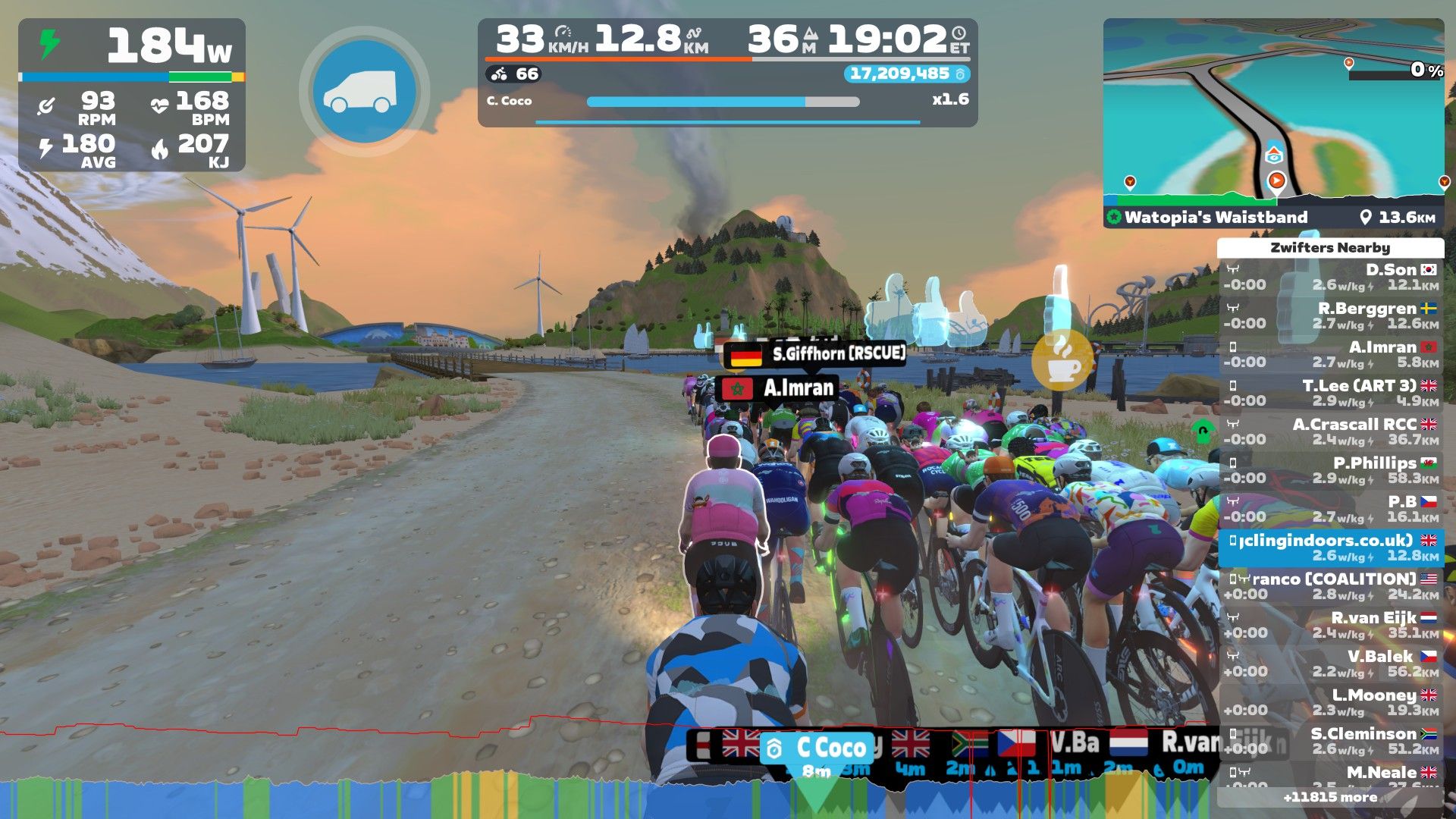Click the highlighted cyclingindoors.co.uk rider row

[1331, 548]
